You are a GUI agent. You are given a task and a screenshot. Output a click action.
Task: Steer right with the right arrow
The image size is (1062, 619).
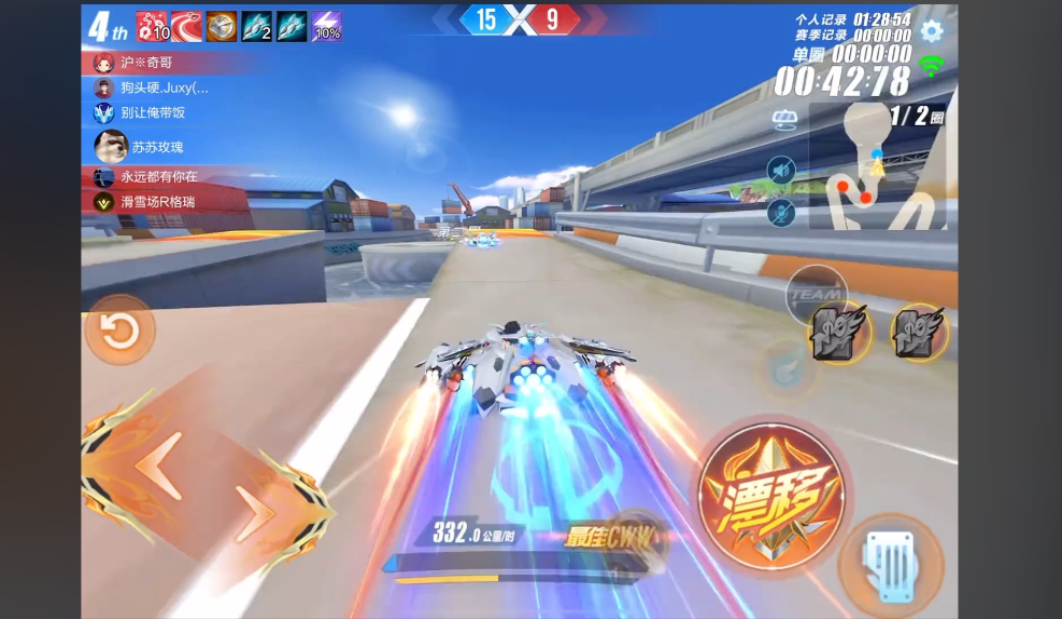257,514
